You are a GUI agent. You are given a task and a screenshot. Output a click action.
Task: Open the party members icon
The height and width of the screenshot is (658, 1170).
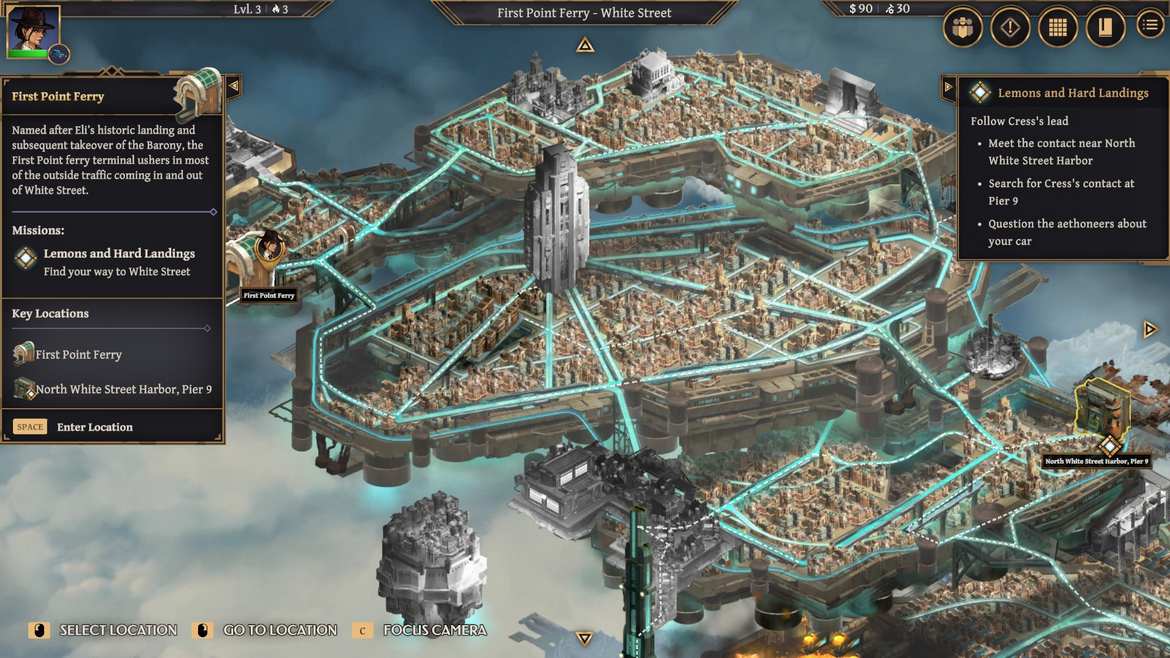click(963, 28)
